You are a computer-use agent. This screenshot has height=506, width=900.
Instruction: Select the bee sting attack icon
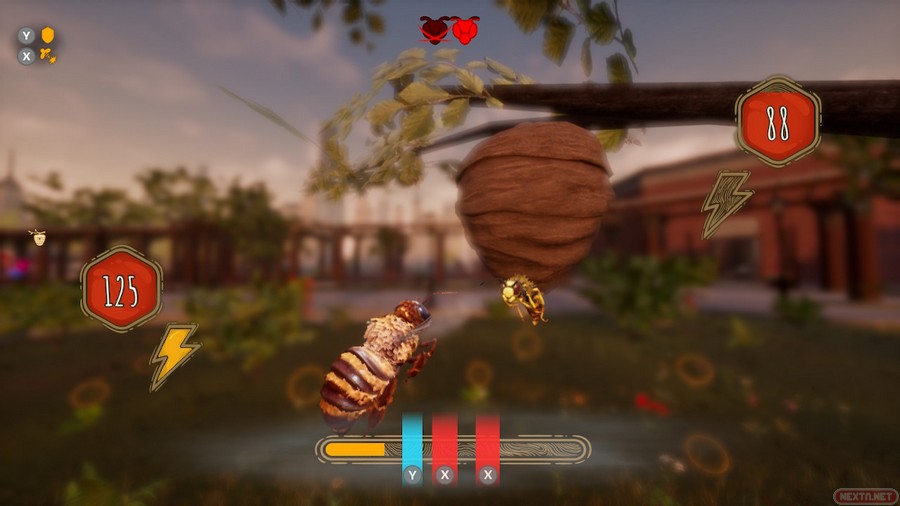click(x=48, y=56)
